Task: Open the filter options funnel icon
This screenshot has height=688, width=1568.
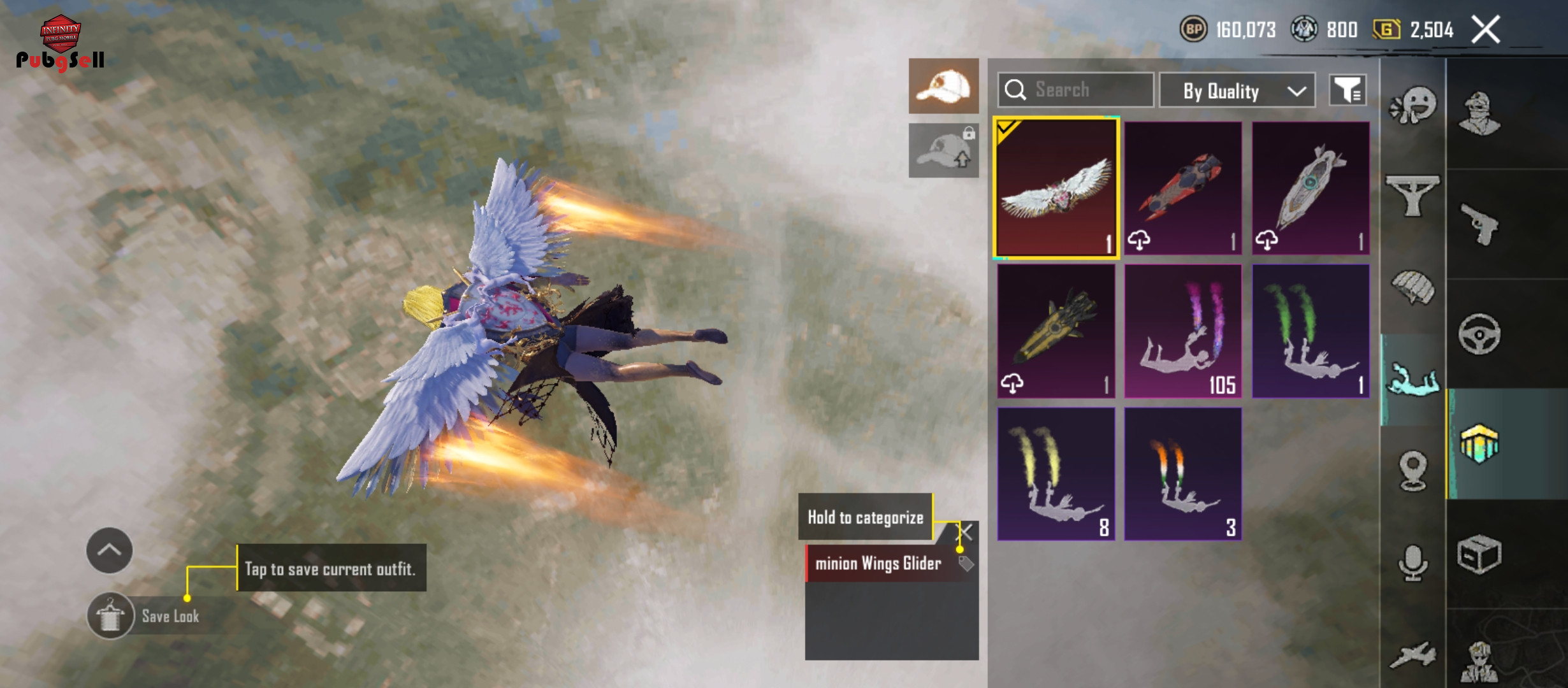Action: coord(1347,90)
